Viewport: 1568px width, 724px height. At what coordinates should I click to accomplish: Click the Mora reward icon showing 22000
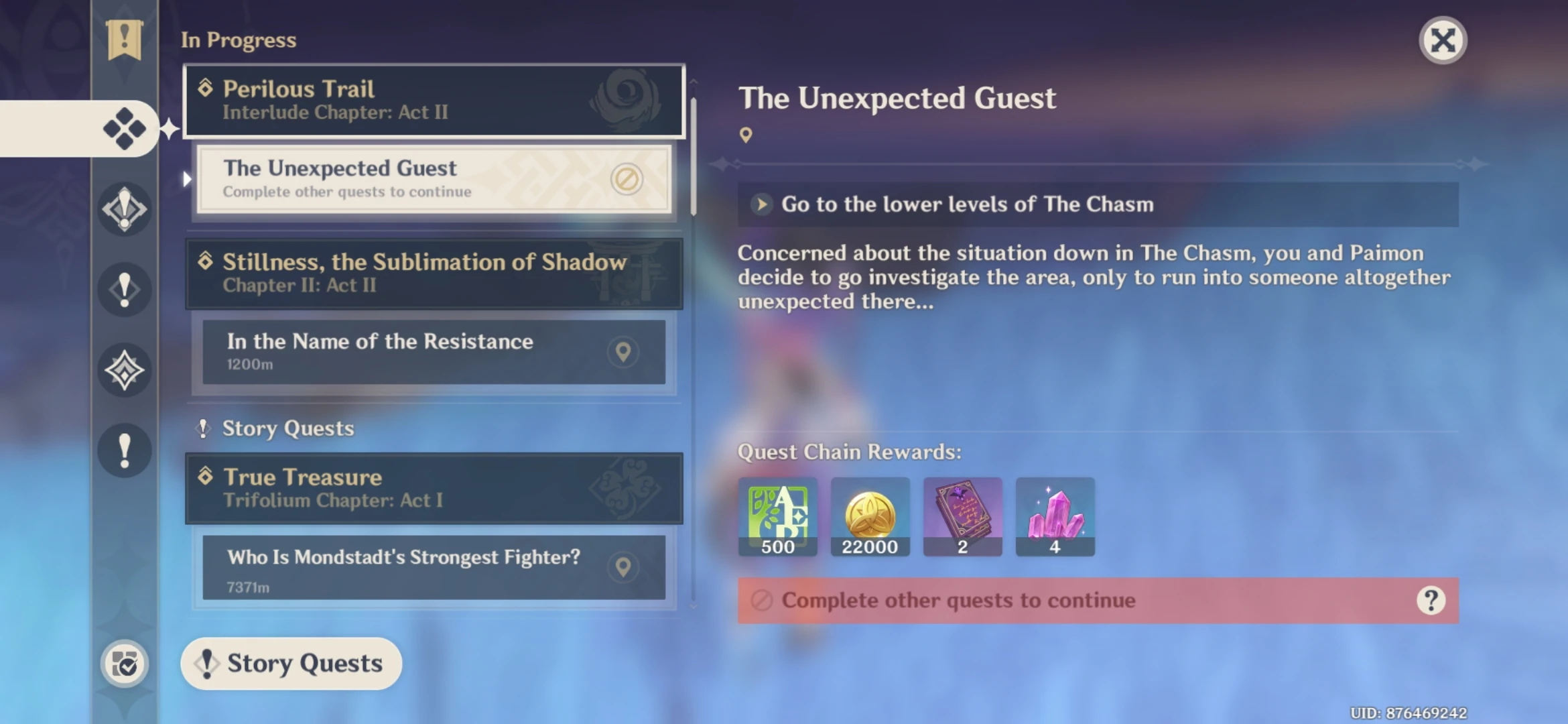[x=870, y=516]
